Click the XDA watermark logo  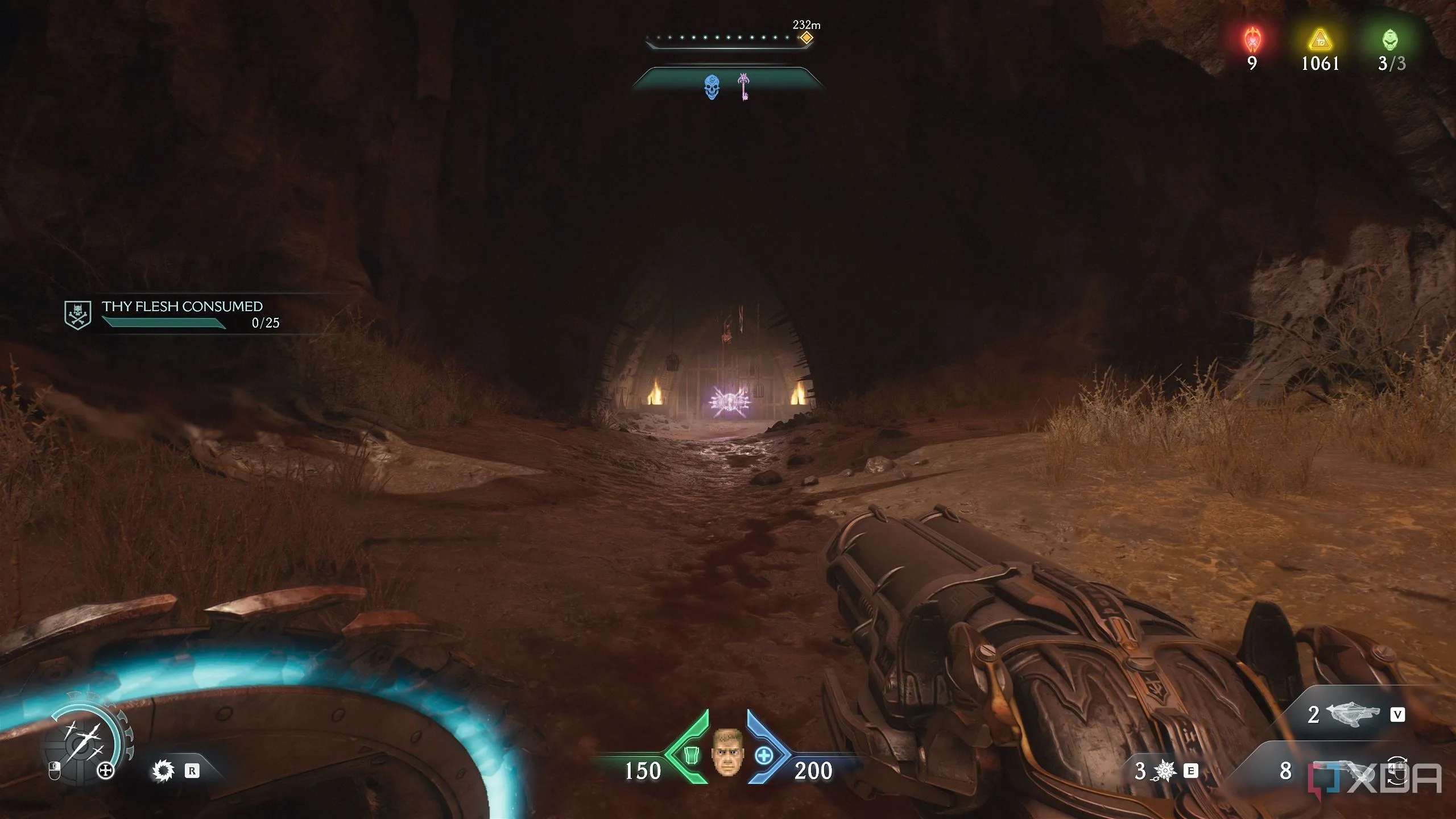(x=1375, y=779)
